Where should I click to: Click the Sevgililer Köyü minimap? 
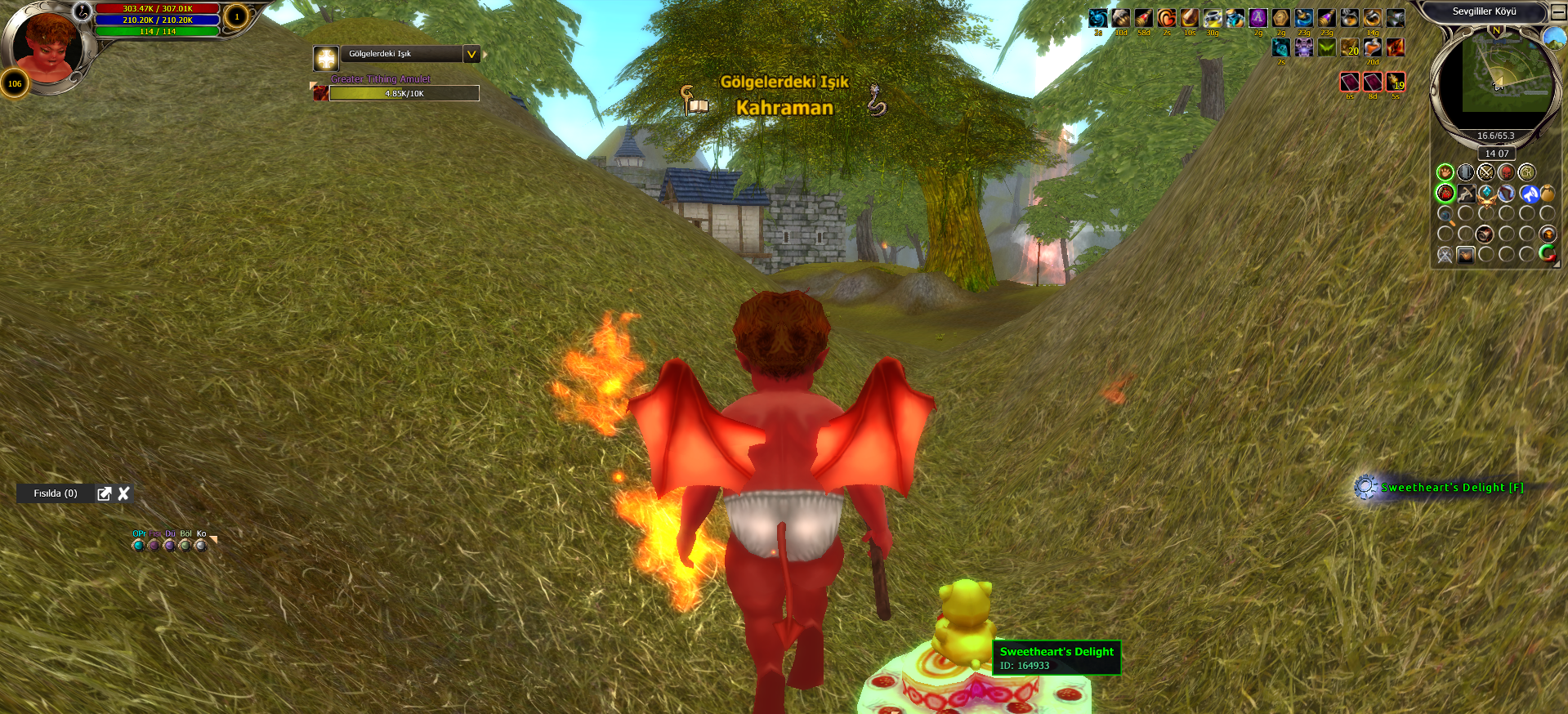pyautogui.click(x=1496, y=79)
